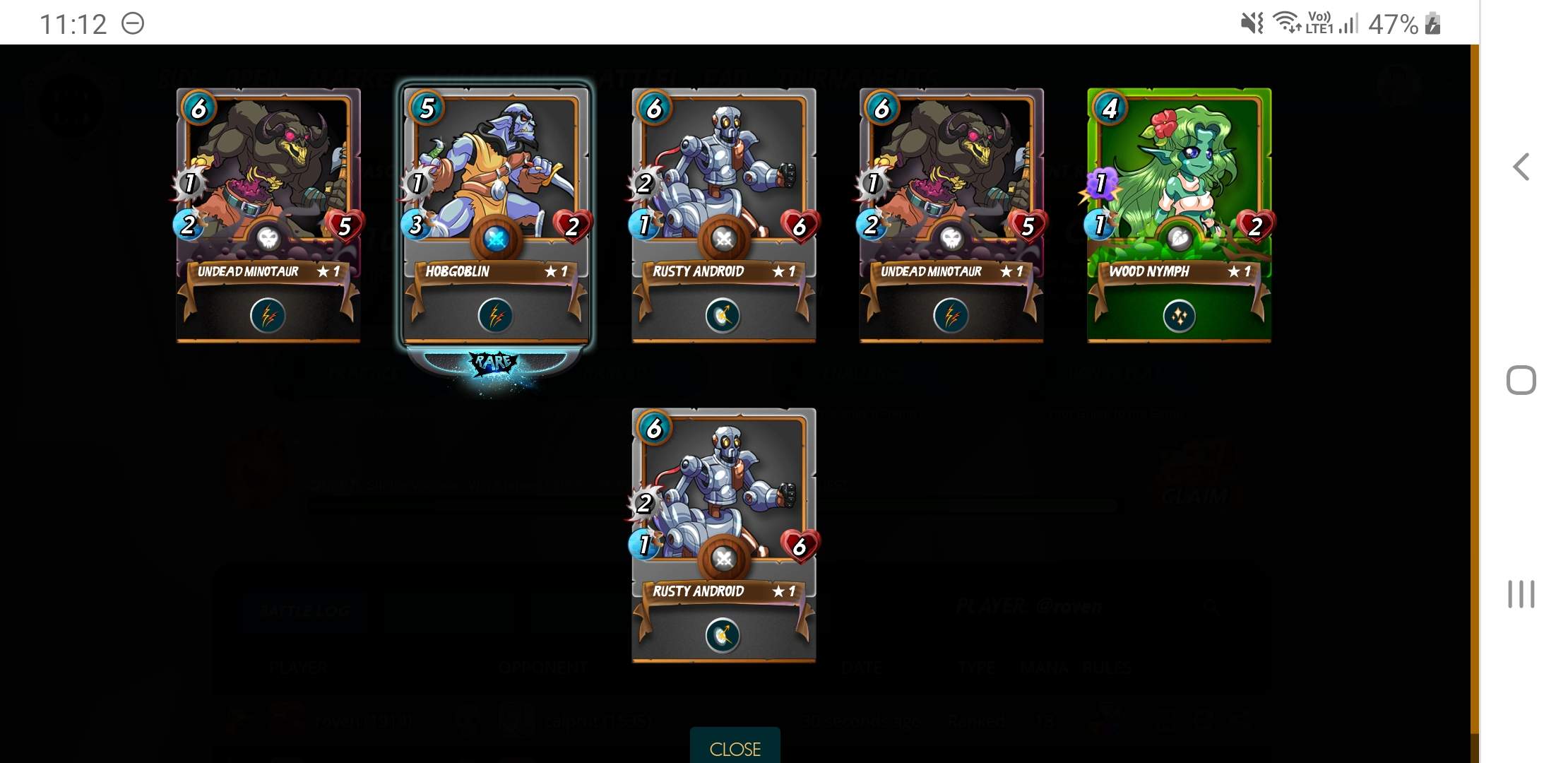This screenshot has width=1568, height=763.
Task: Tap the Hobgoblin's lightning ability icon
Action: tap(496, 316)
